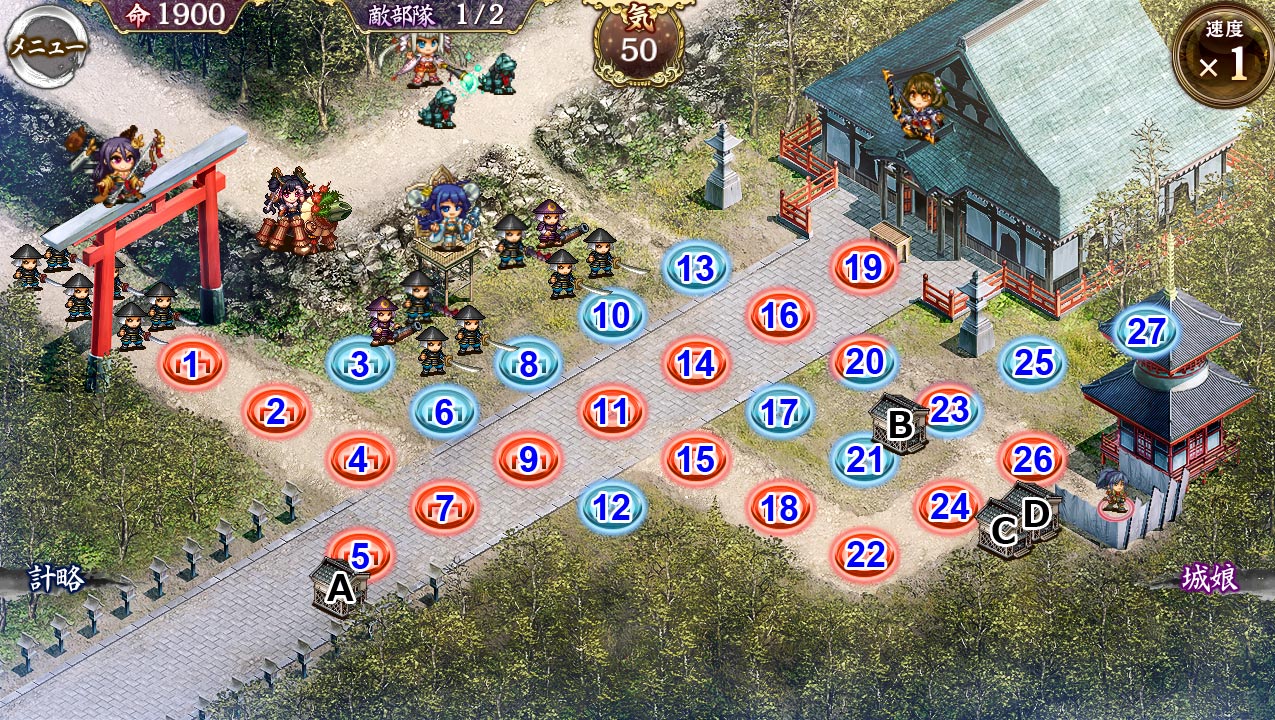The image size is (1275, 720).
Task: Choose blue deployment tile 12
Action: click(613, 507)
